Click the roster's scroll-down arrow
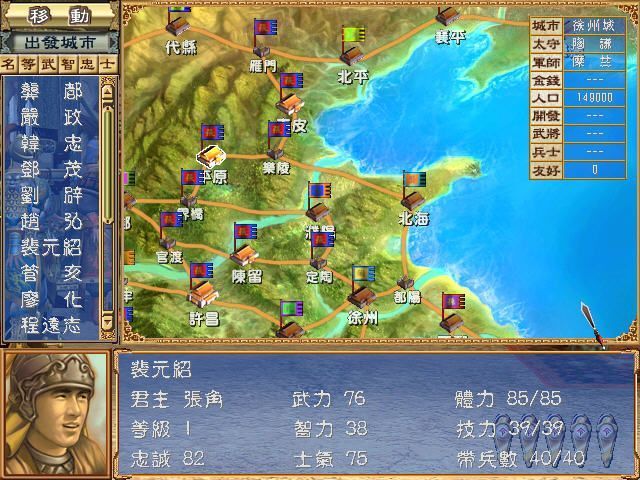The width and height of the screenshot is (640, 480). click(106, 323)
